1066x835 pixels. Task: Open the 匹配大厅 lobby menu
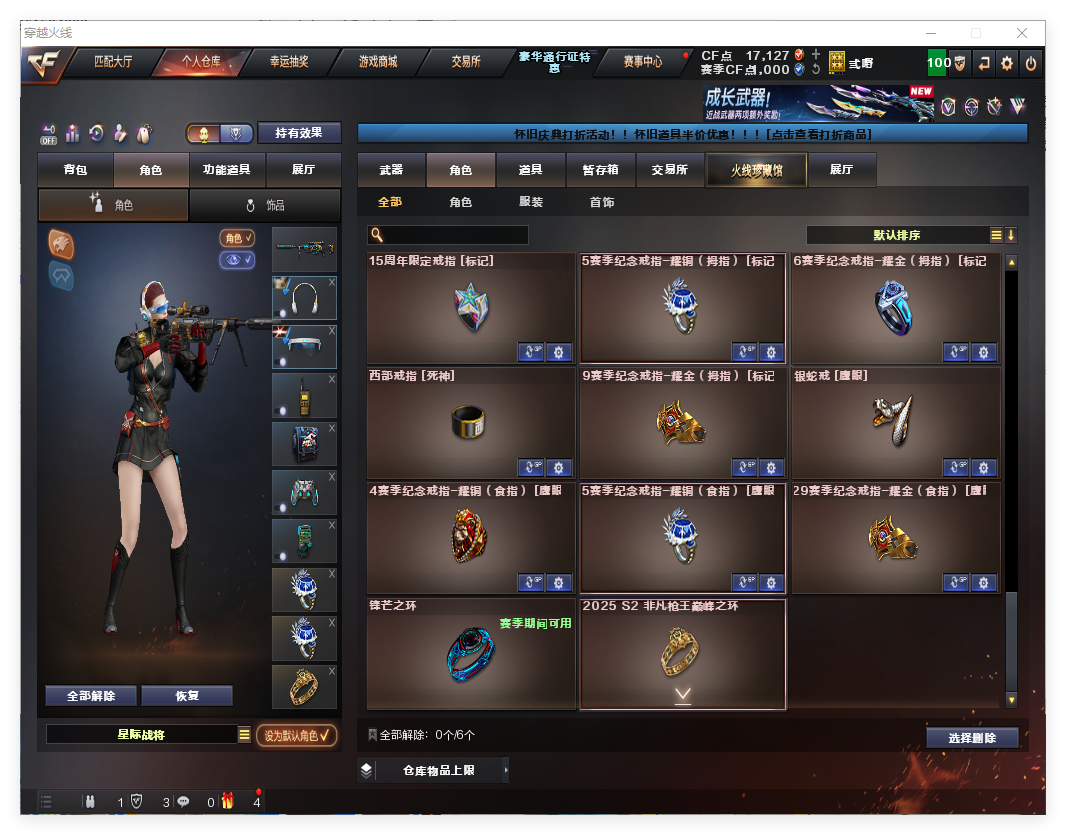coord(113,62)
